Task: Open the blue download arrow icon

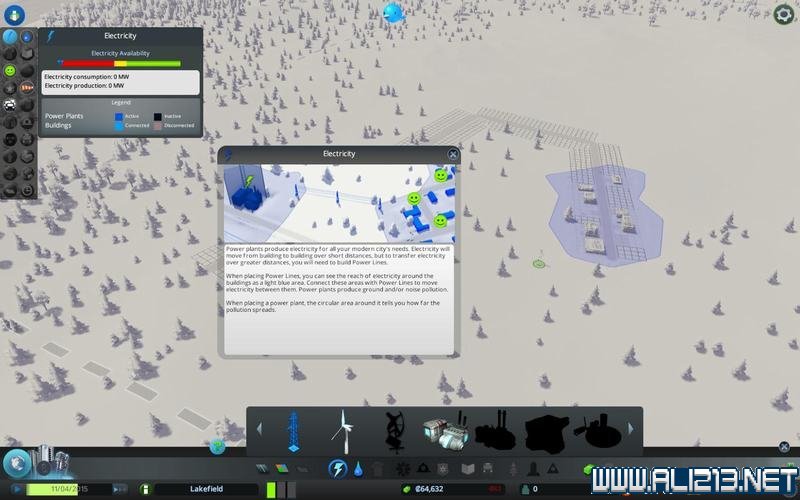Action: click(14, 14)
